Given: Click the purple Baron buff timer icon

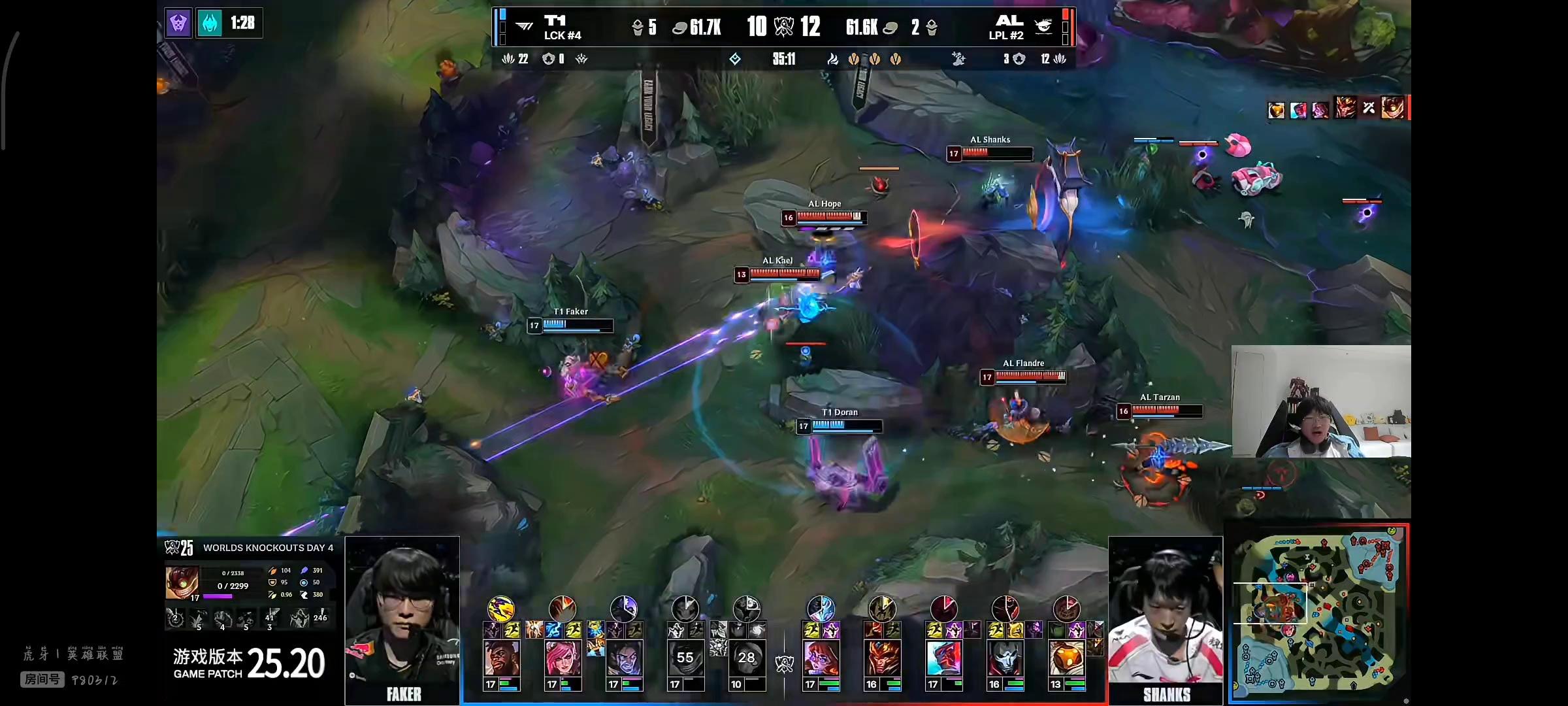Looking at the screenshot, I should pos(178,24).
